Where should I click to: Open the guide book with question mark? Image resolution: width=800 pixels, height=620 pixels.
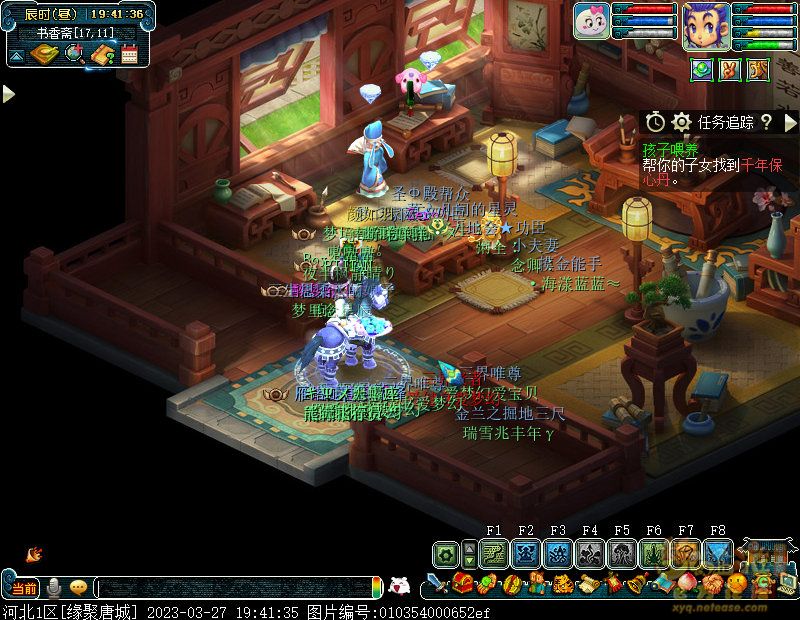pos(102,54)
